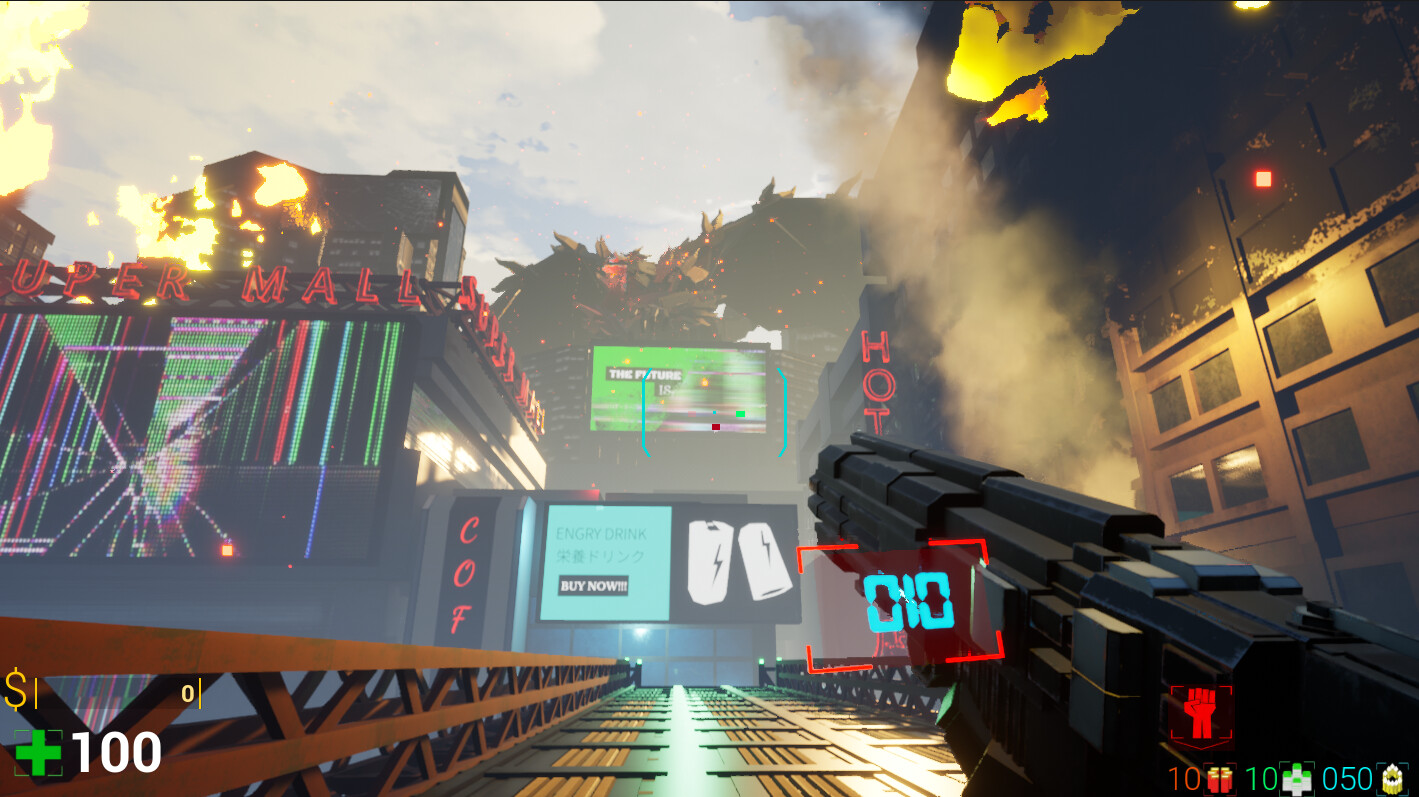Click the green health cross icon

tap(37, 753)
